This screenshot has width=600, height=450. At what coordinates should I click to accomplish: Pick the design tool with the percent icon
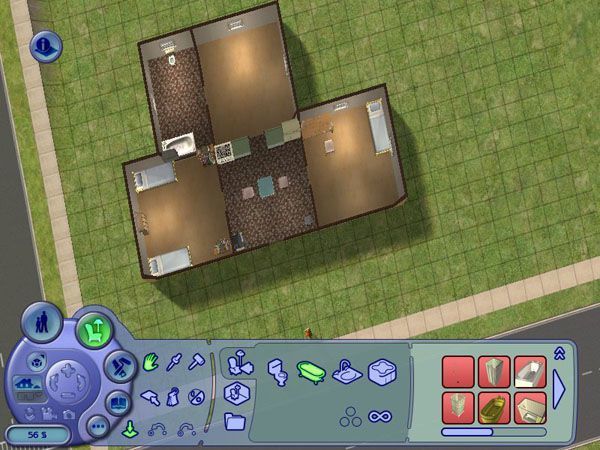point(196,396)
